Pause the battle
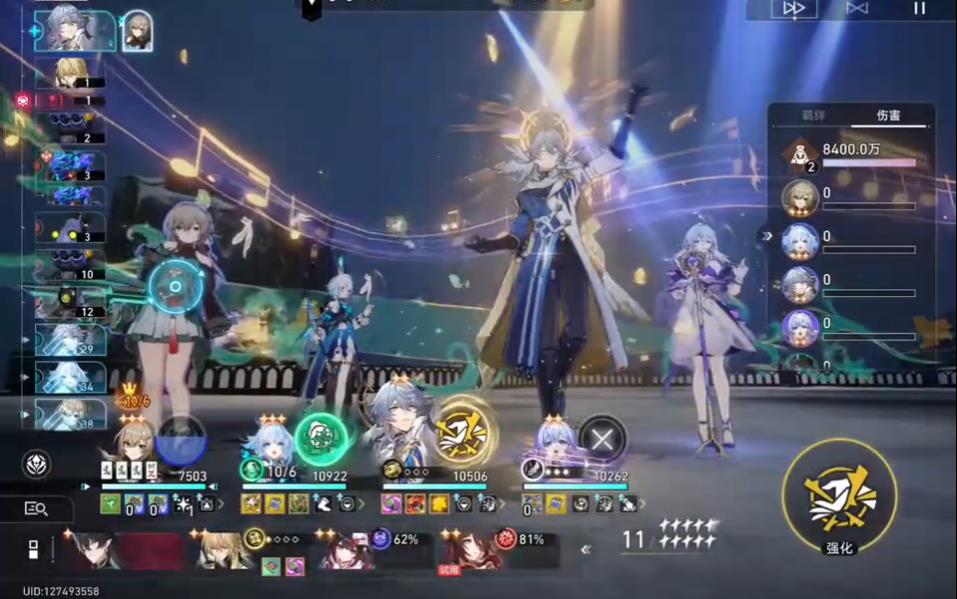This screenshot has width=957, height=599. [918, 9]
